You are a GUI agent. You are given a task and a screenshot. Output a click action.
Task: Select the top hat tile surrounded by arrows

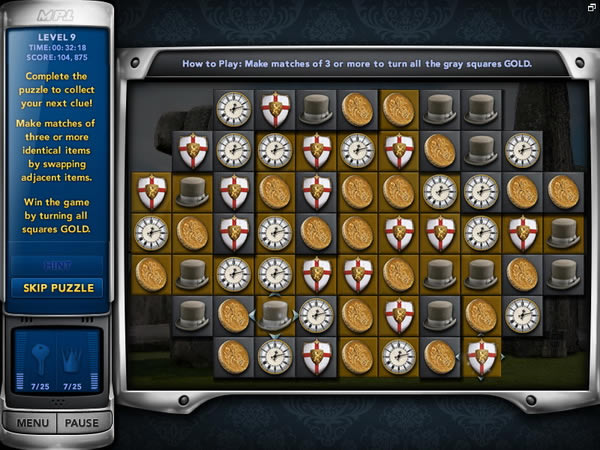[274, 314]
